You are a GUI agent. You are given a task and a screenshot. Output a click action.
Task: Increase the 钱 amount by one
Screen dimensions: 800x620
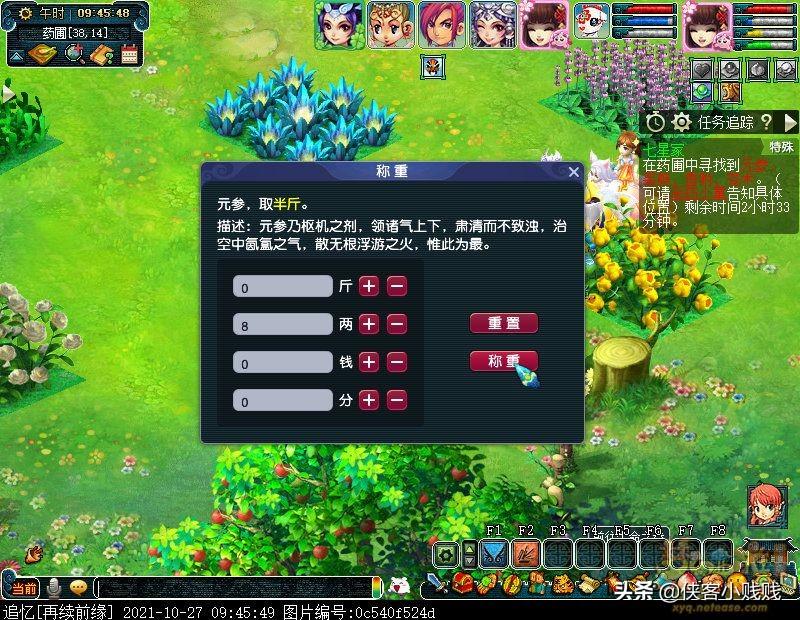point(369,362)
